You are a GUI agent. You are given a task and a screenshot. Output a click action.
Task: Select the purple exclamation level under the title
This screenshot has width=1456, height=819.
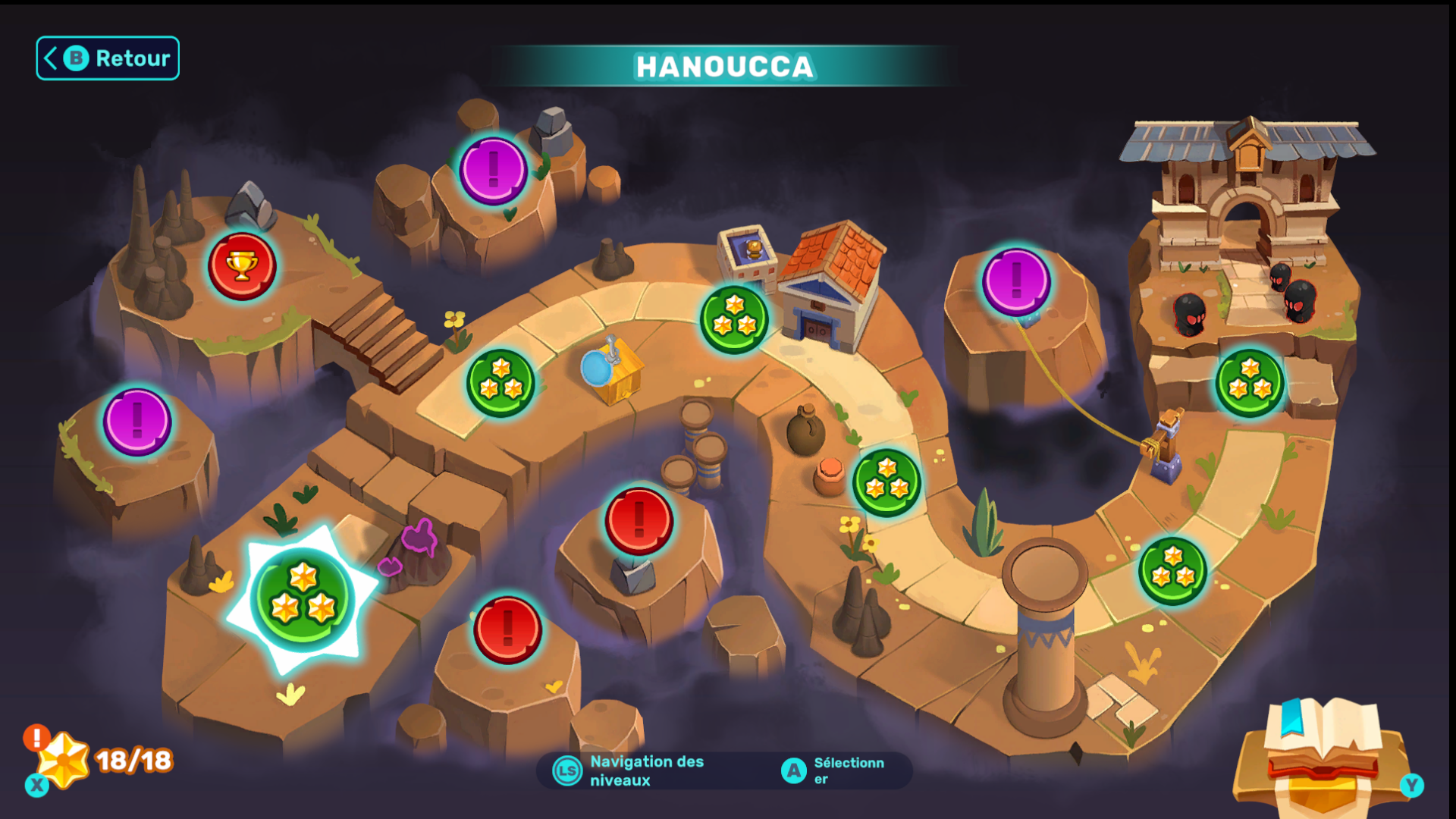(x=493, y=171)
